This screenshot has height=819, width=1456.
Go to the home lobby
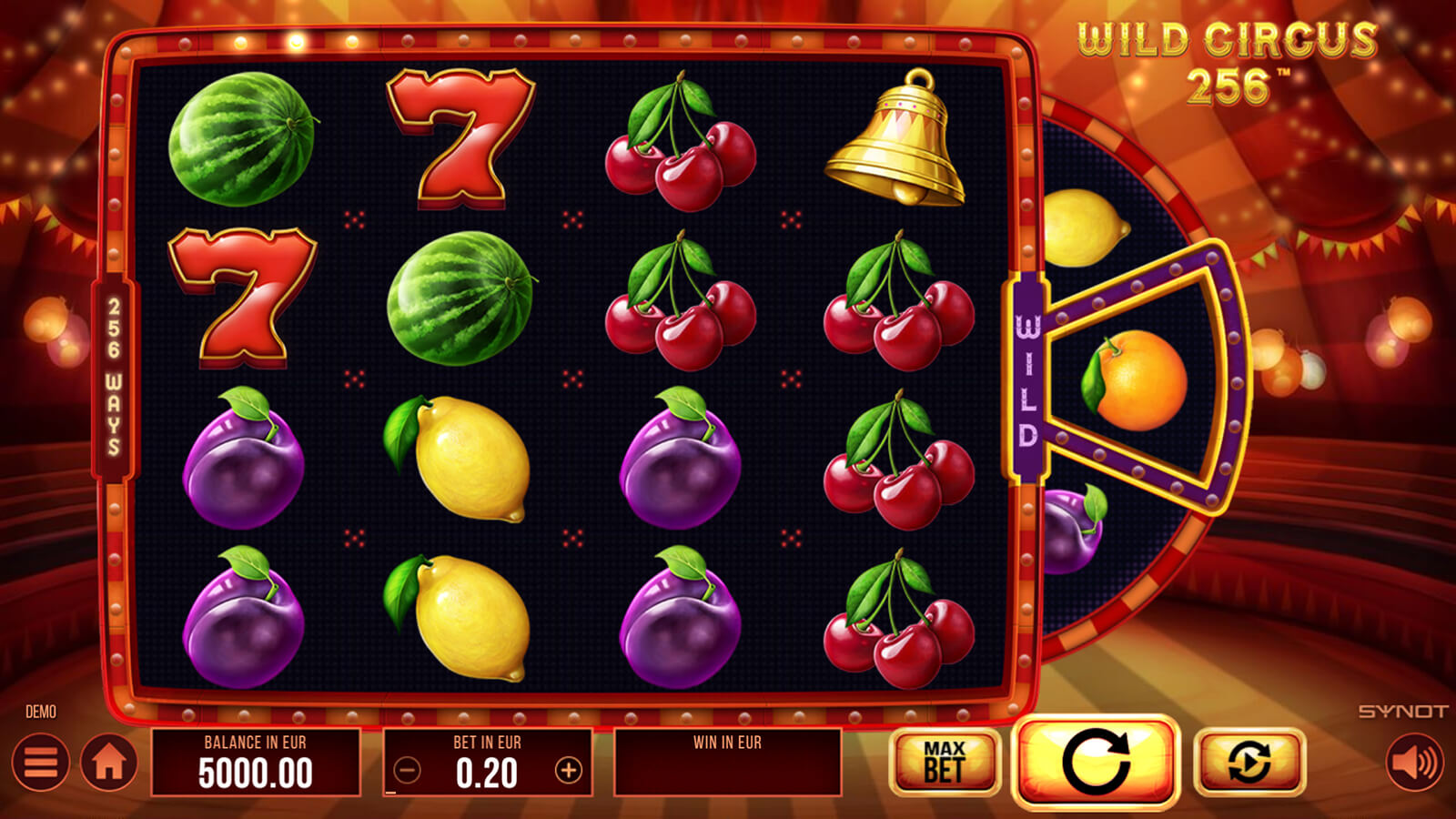click(109, 762)
